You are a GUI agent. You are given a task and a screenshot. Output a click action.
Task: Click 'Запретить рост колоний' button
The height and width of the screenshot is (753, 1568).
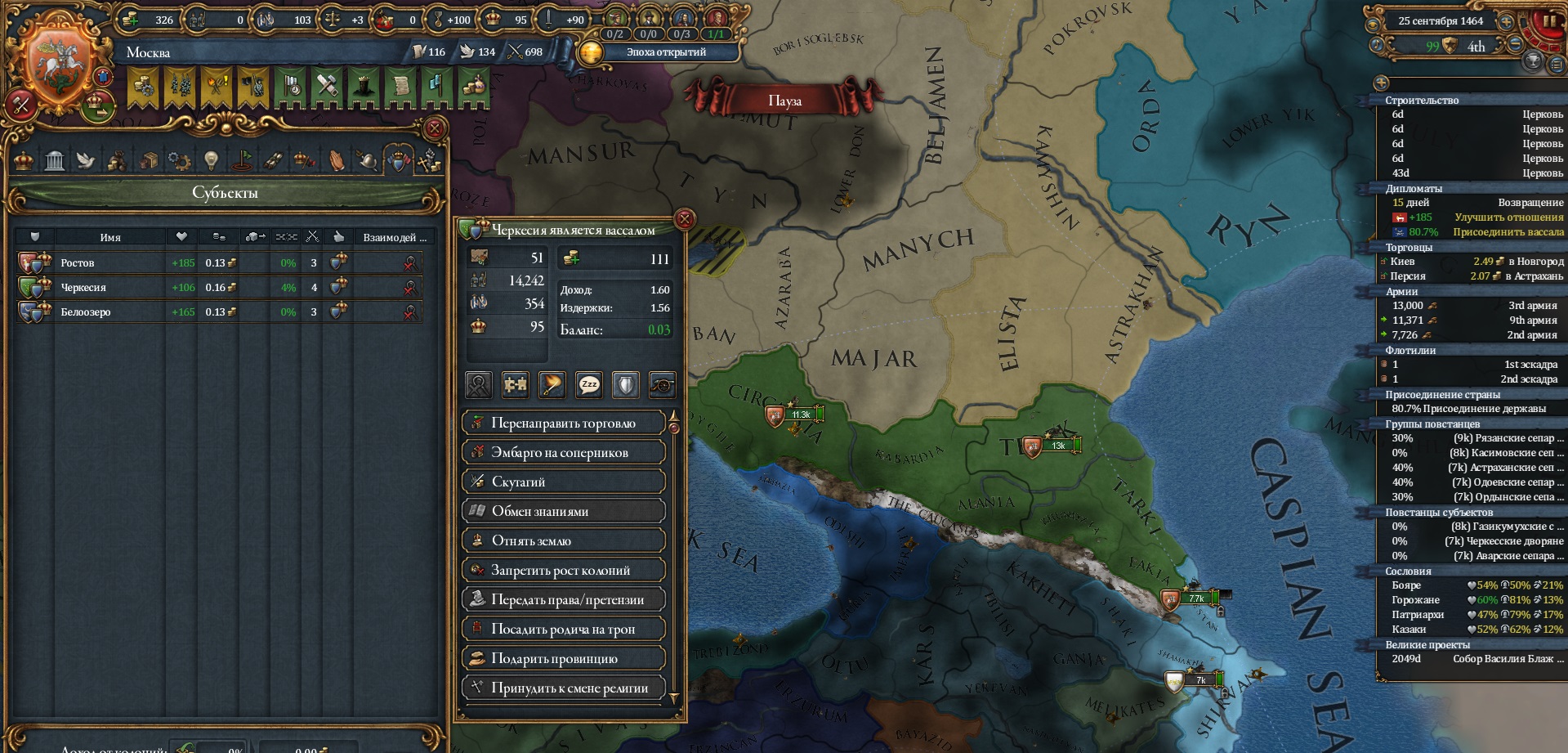click(563, 570)
